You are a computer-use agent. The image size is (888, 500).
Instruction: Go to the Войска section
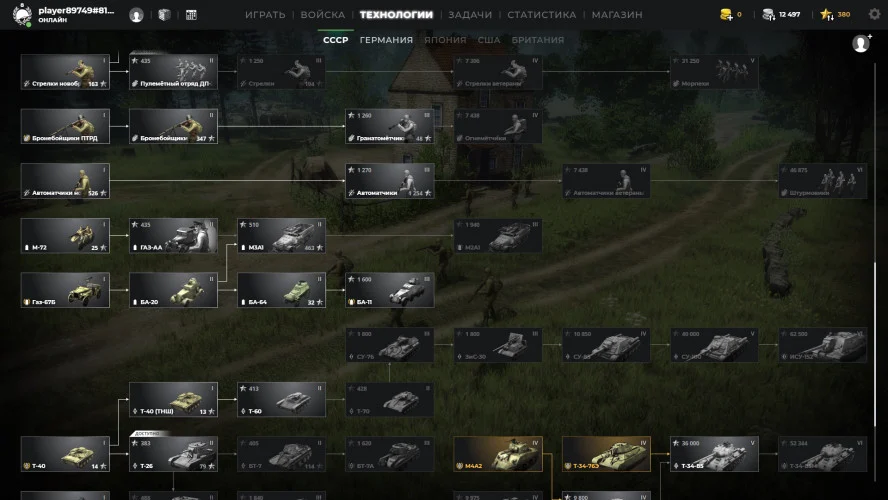point(322,15)
